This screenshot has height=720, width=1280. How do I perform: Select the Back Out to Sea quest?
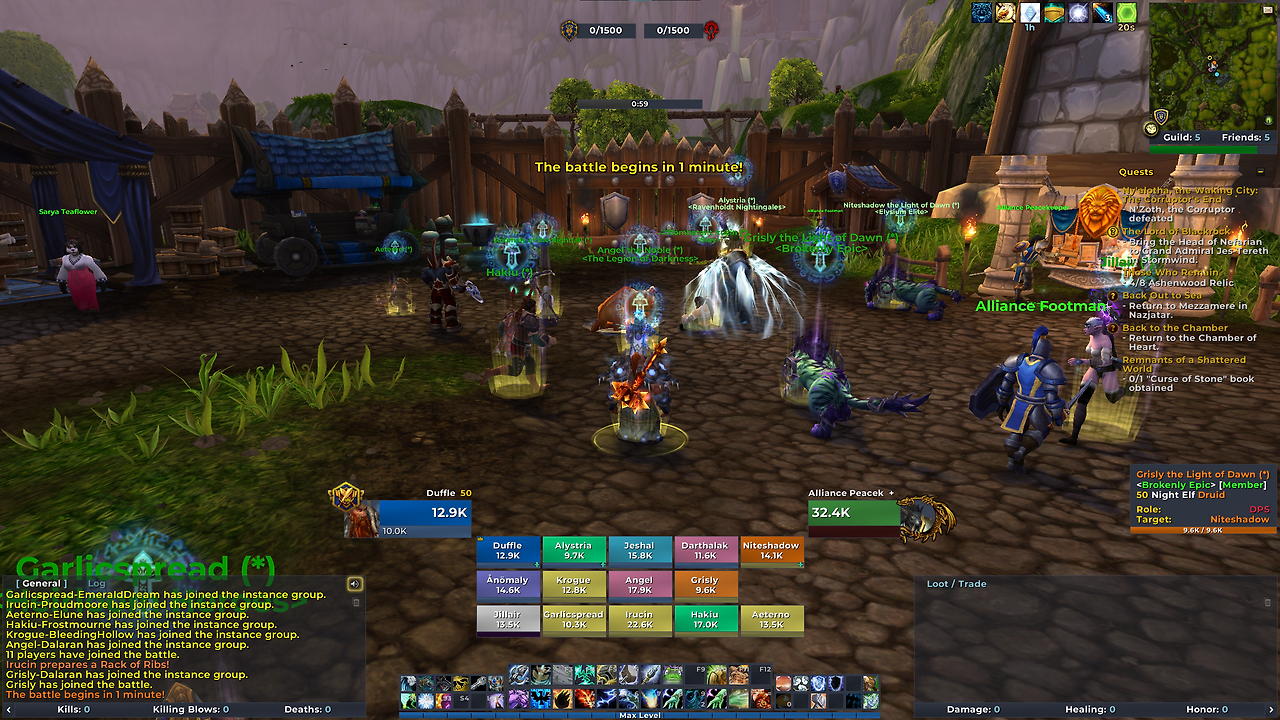pos(1162,296)
